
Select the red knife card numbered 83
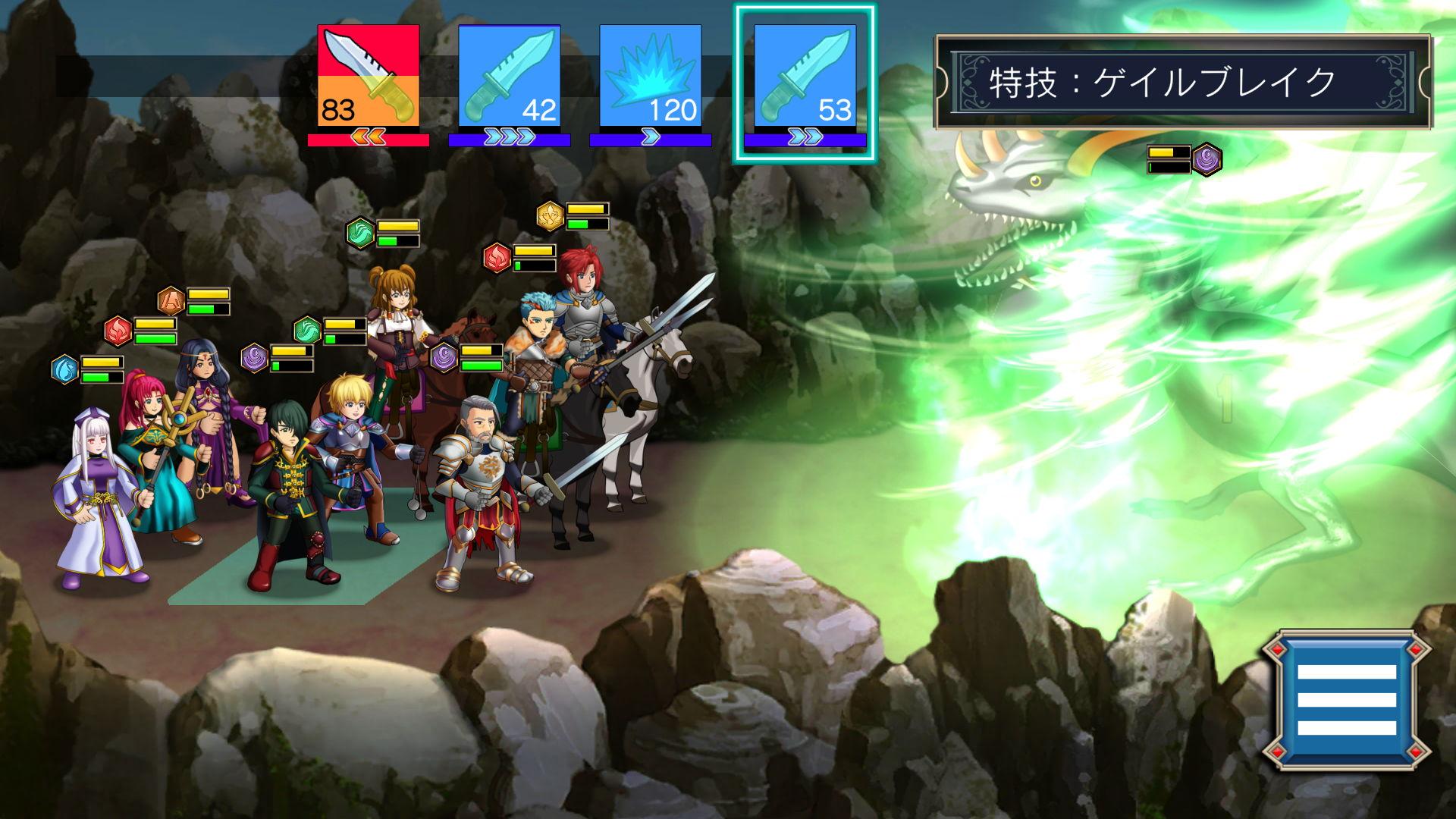click(369, 76)
